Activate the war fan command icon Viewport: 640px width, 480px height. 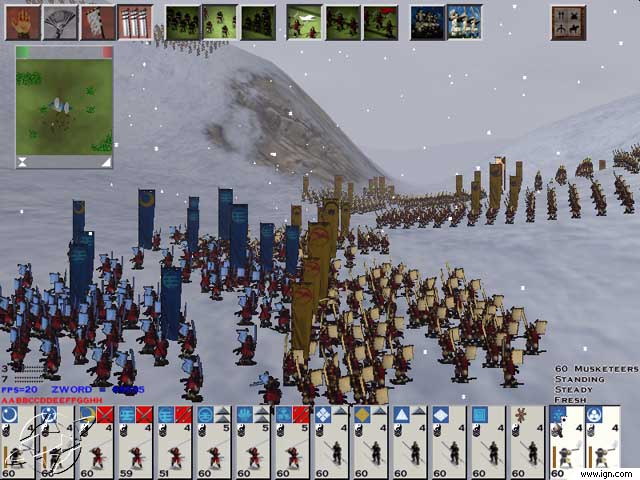(x=58, y=21)
